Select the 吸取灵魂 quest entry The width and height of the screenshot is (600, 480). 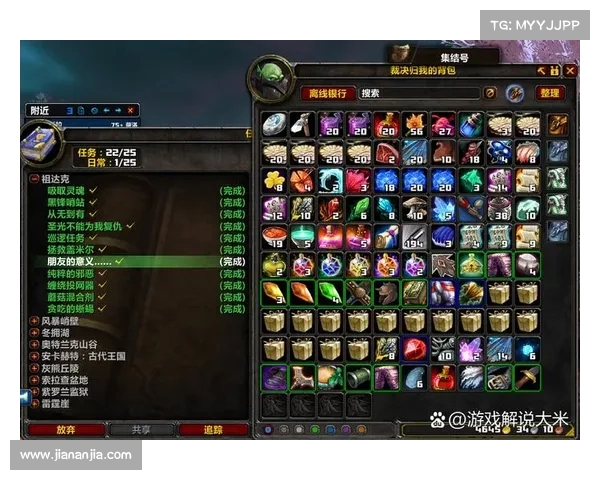click(x=68, y=190)
